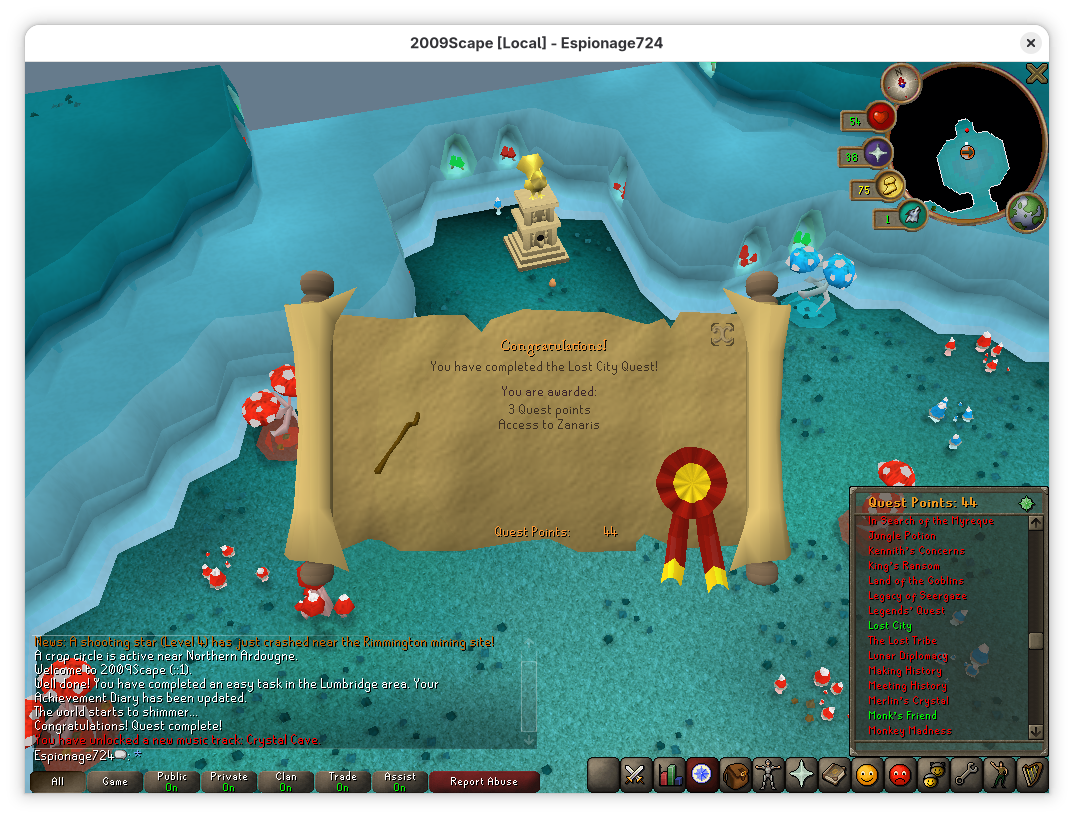Viewport: 1074px width, 818px height.
Task: Open the Legends' Quest journal entry
Action: pos(906,611)
